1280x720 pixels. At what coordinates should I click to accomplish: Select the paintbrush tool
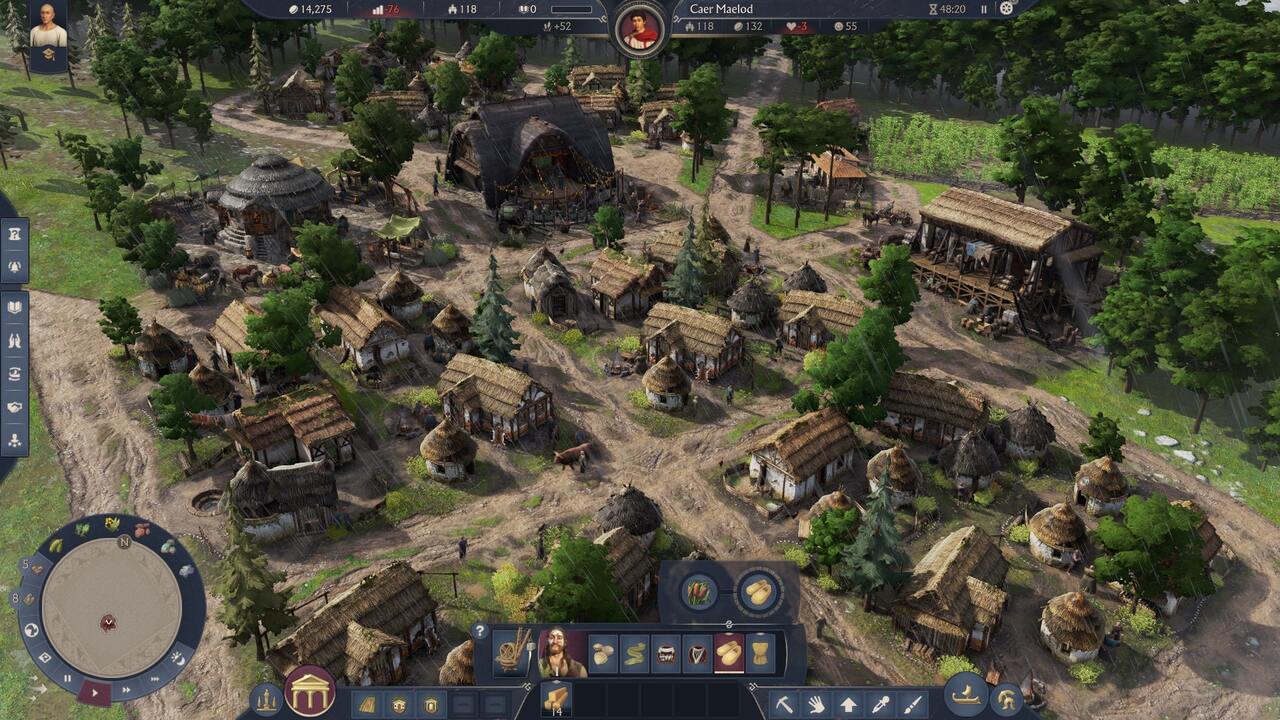pyautogui.click(x=912, y=704)
